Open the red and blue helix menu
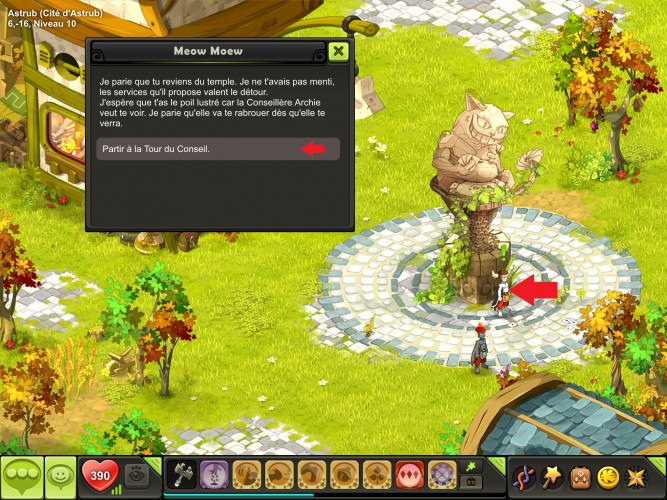Viewport: 667px width, 500px height. coord(523,475)
